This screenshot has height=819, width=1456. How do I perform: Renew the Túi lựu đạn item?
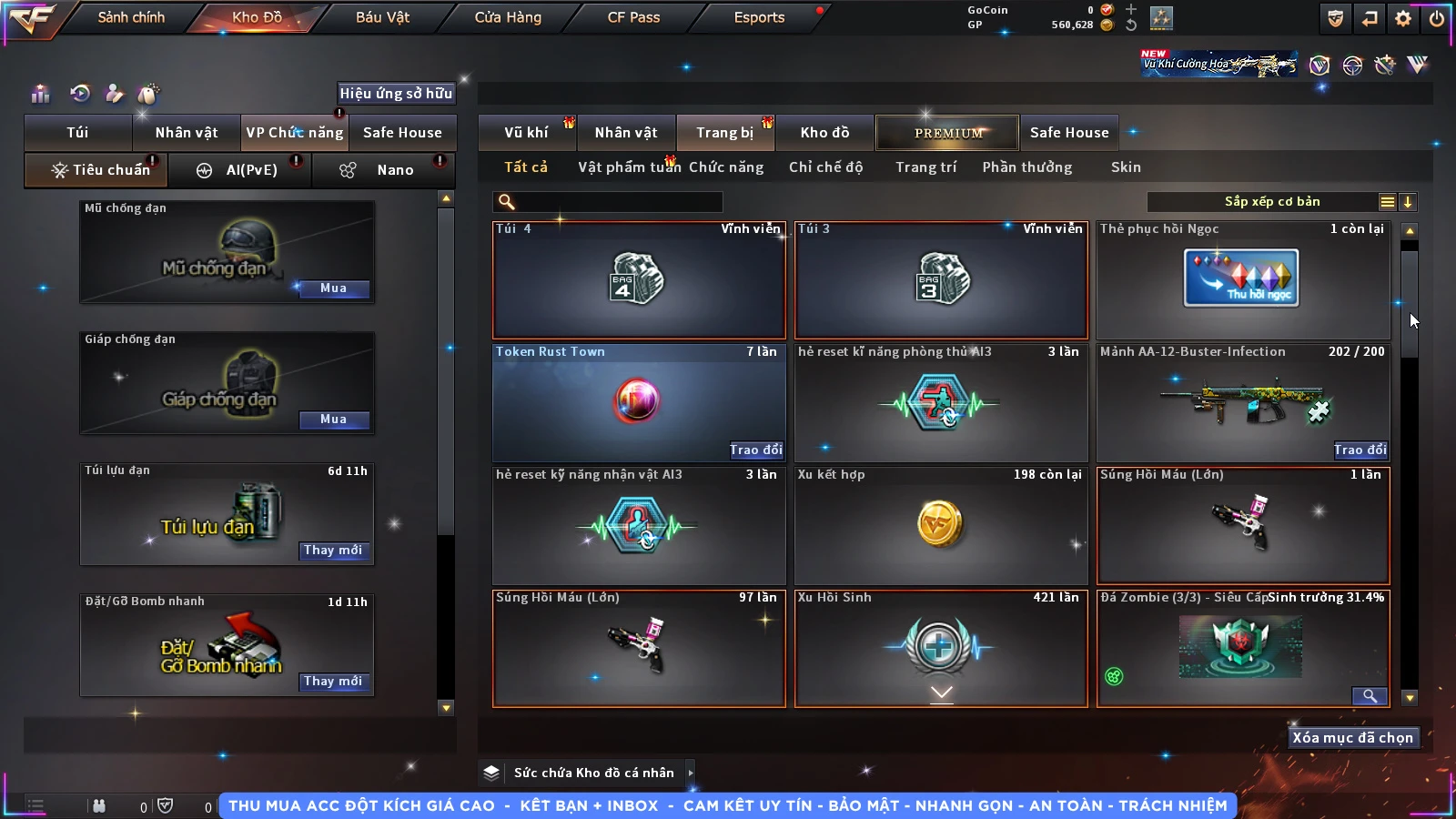tap(333, 551)
